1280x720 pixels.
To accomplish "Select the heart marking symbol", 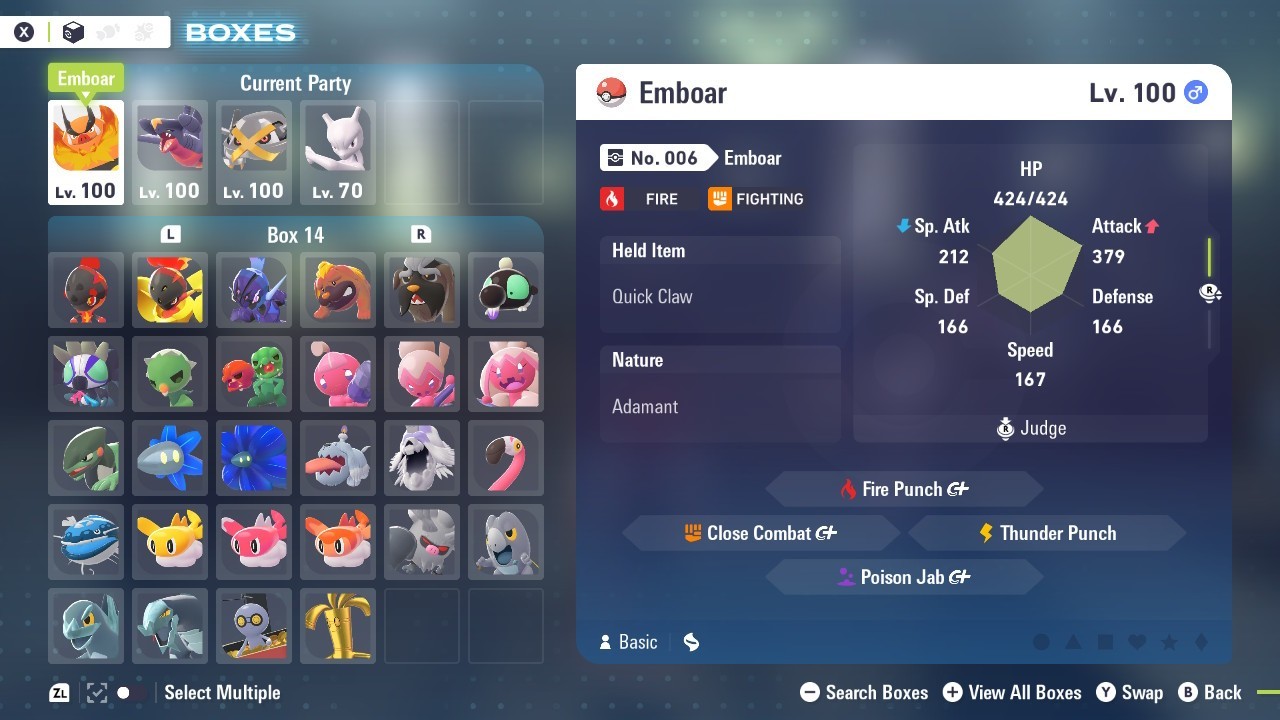I will pos(1137,642).
